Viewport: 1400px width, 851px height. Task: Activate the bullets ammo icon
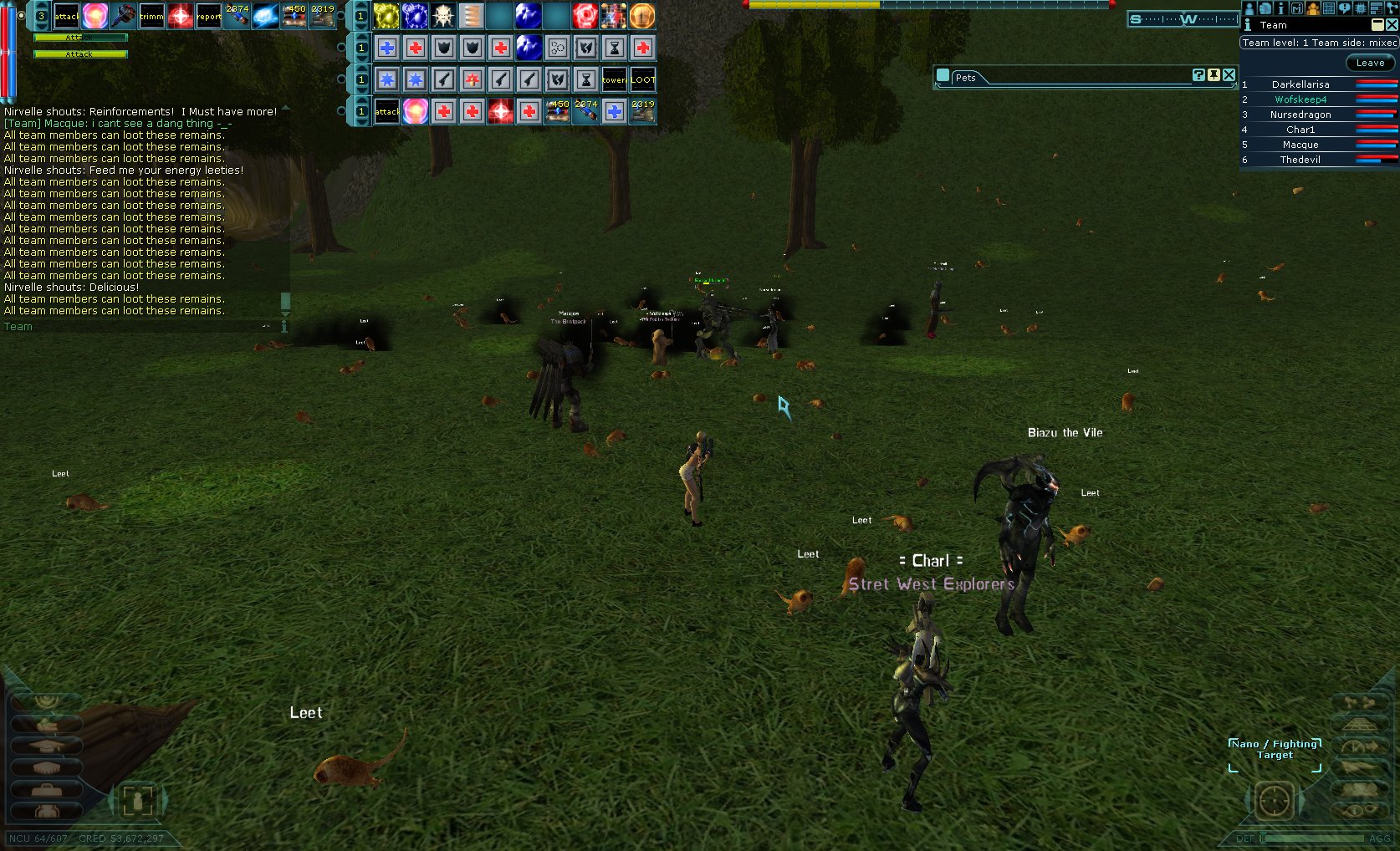472,16
